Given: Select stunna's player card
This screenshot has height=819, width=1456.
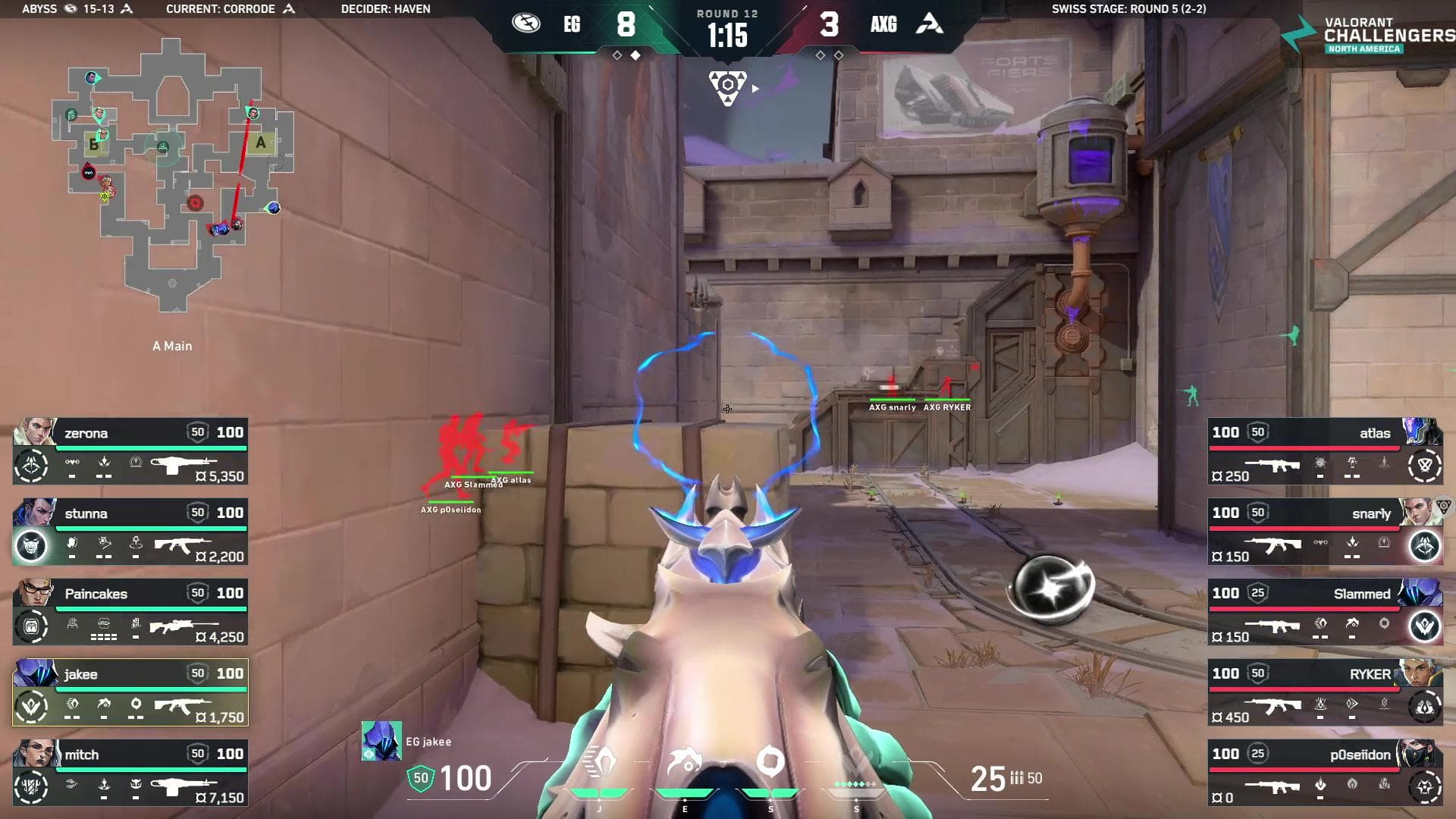Looking at the screenshot, I should point(130,532).
